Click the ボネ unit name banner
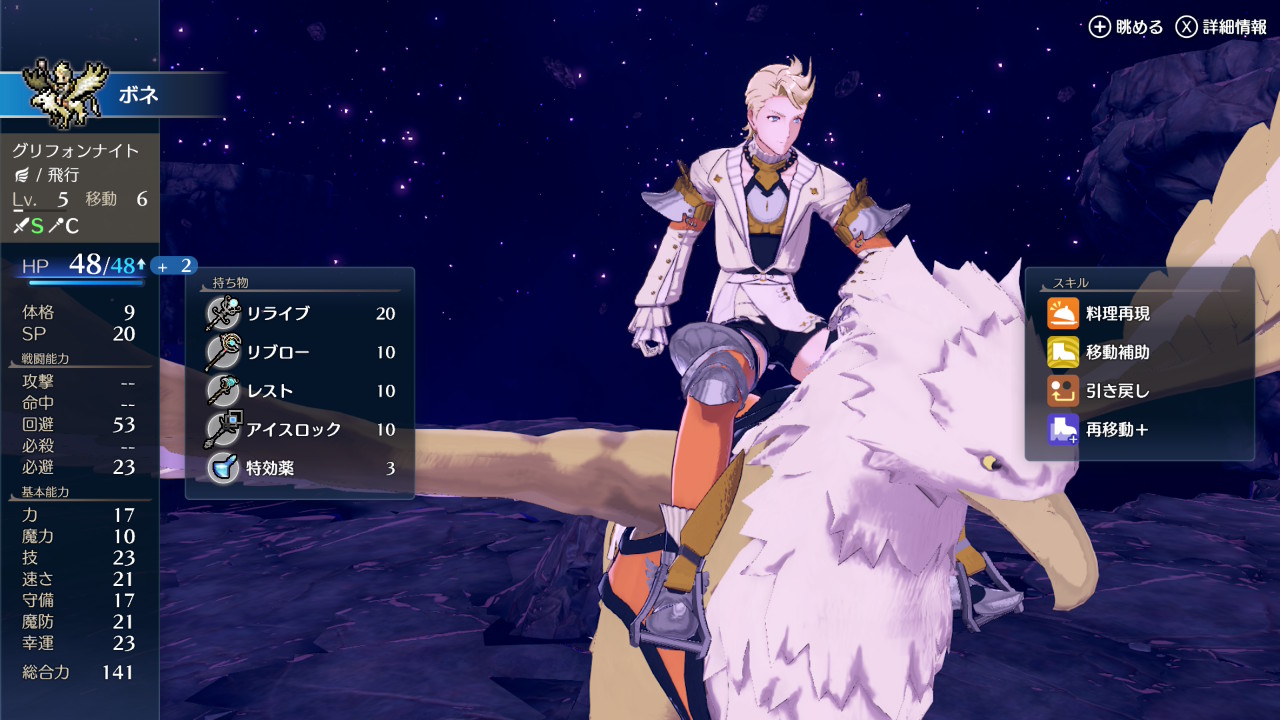The height and width of the screenshot is (720, 1280). pos(138,96)
